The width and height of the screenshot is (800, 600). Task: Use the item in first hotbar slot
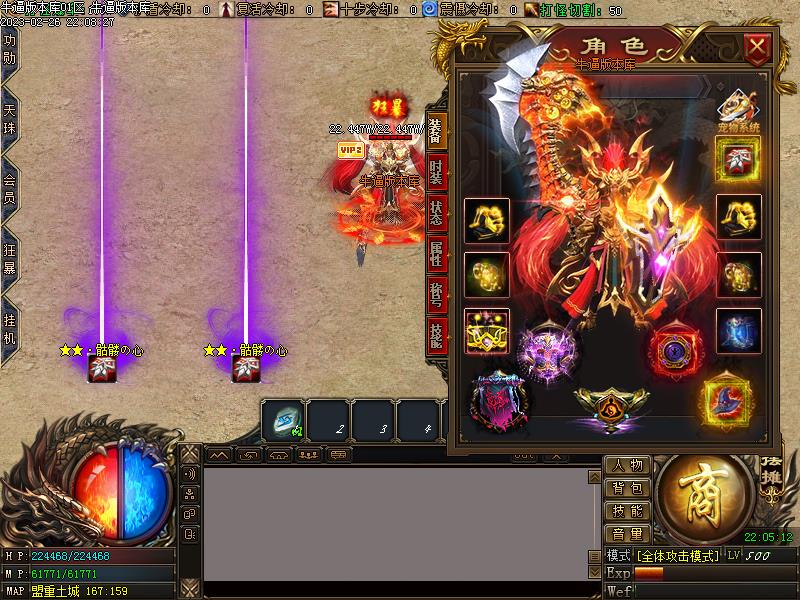[284, 420]
